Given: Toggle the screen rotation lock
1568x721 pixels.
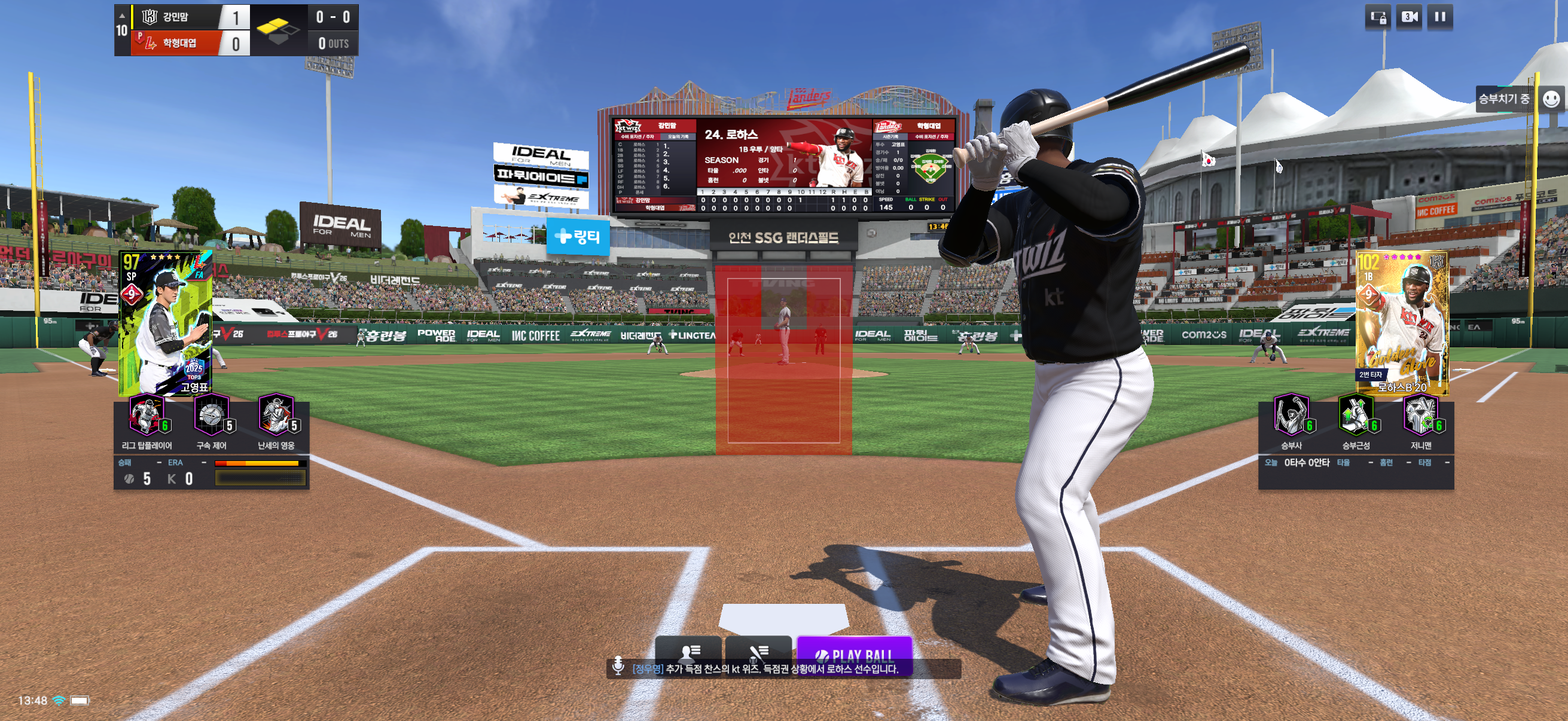Looking at the screenshot, I should [1378, 17].
